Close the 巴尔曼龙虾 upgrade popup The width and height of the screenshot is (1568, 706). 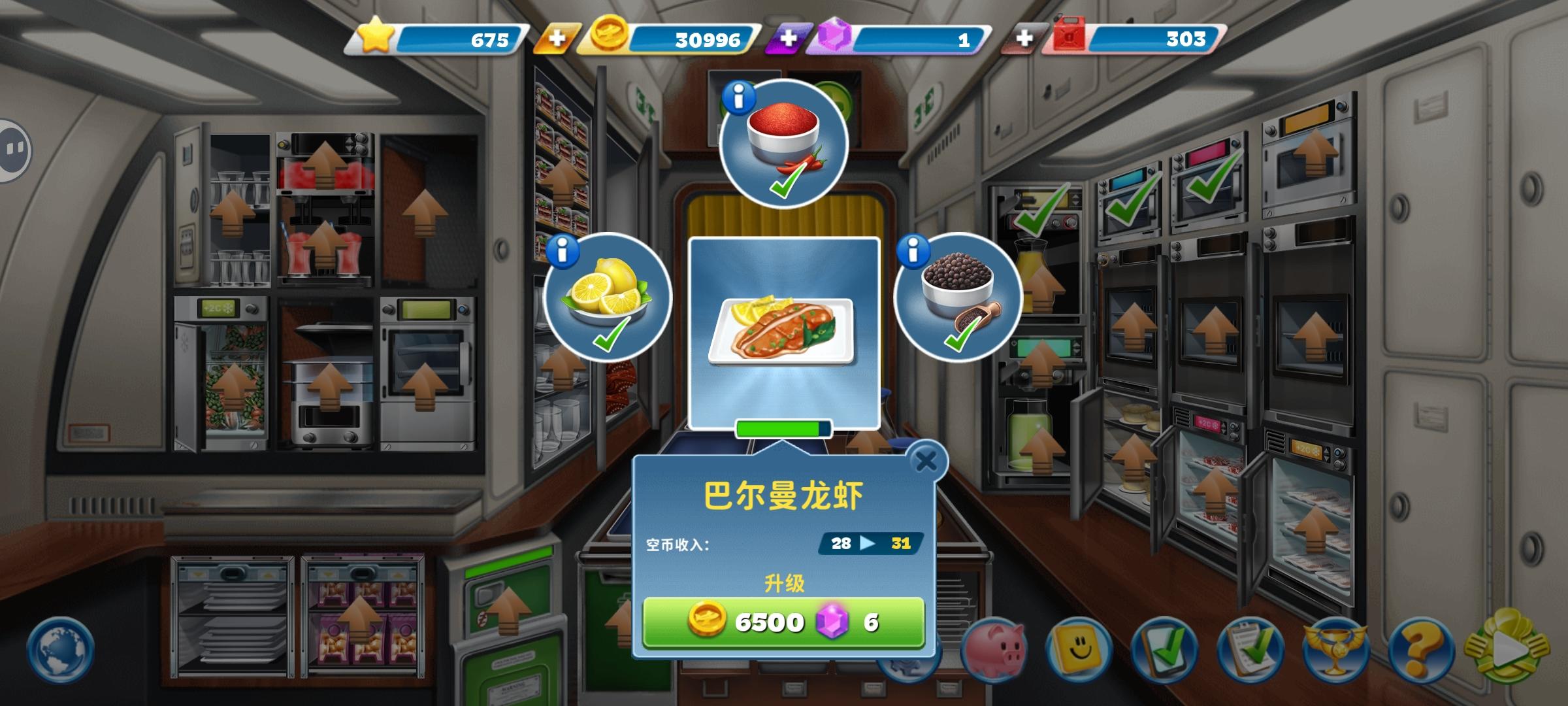point(926,460)
